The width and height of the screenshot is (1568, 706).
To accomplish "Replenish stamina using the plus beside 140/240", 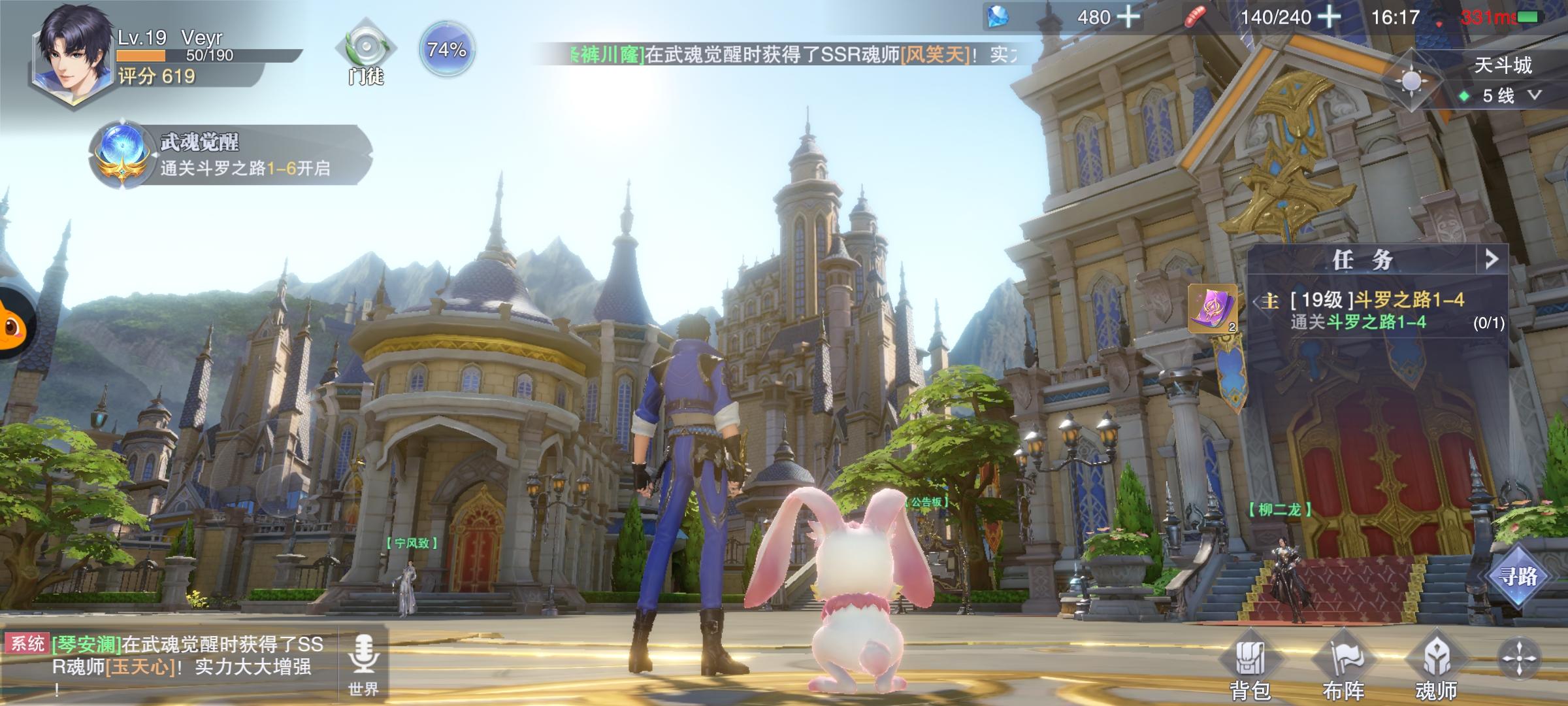I will click(1328, 17).
